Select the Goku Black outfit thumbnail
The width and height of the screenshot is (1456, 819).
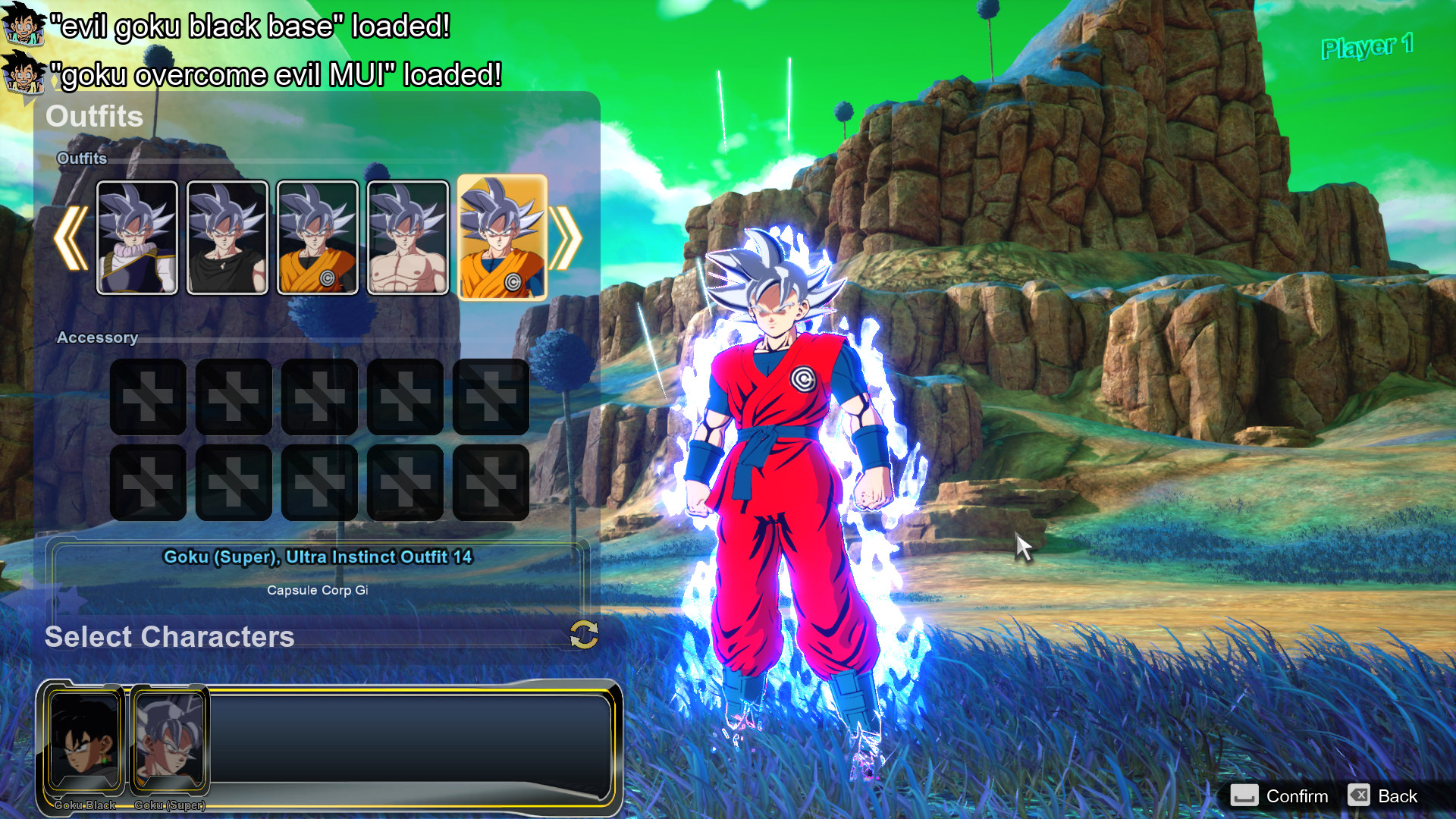click(x=137, y=237)
